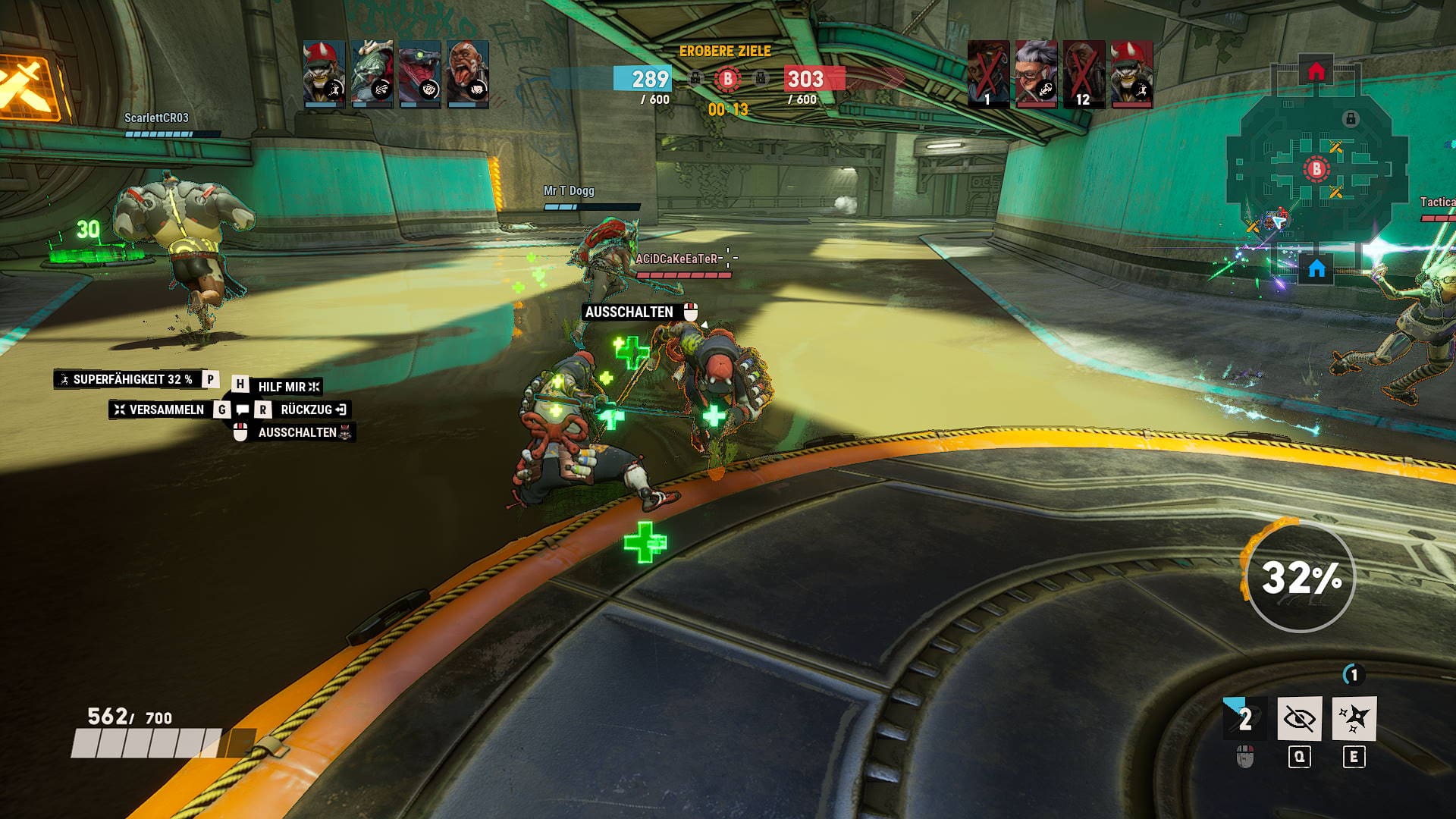This screenshot has height=819, width=1456.
Task: Click the blue home base marker on minimap
Action: pyautogui.click(x=1316, y=268)
